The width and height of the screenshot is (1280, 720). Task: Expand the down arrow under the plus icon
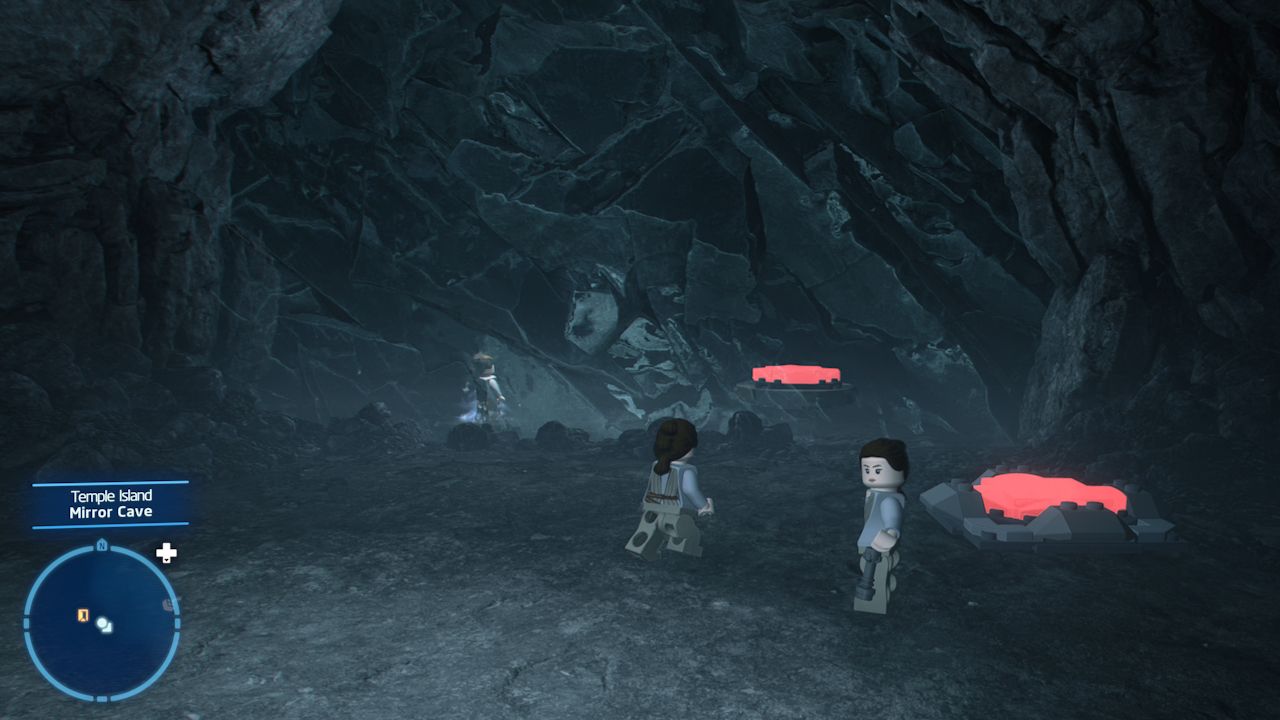166,561
